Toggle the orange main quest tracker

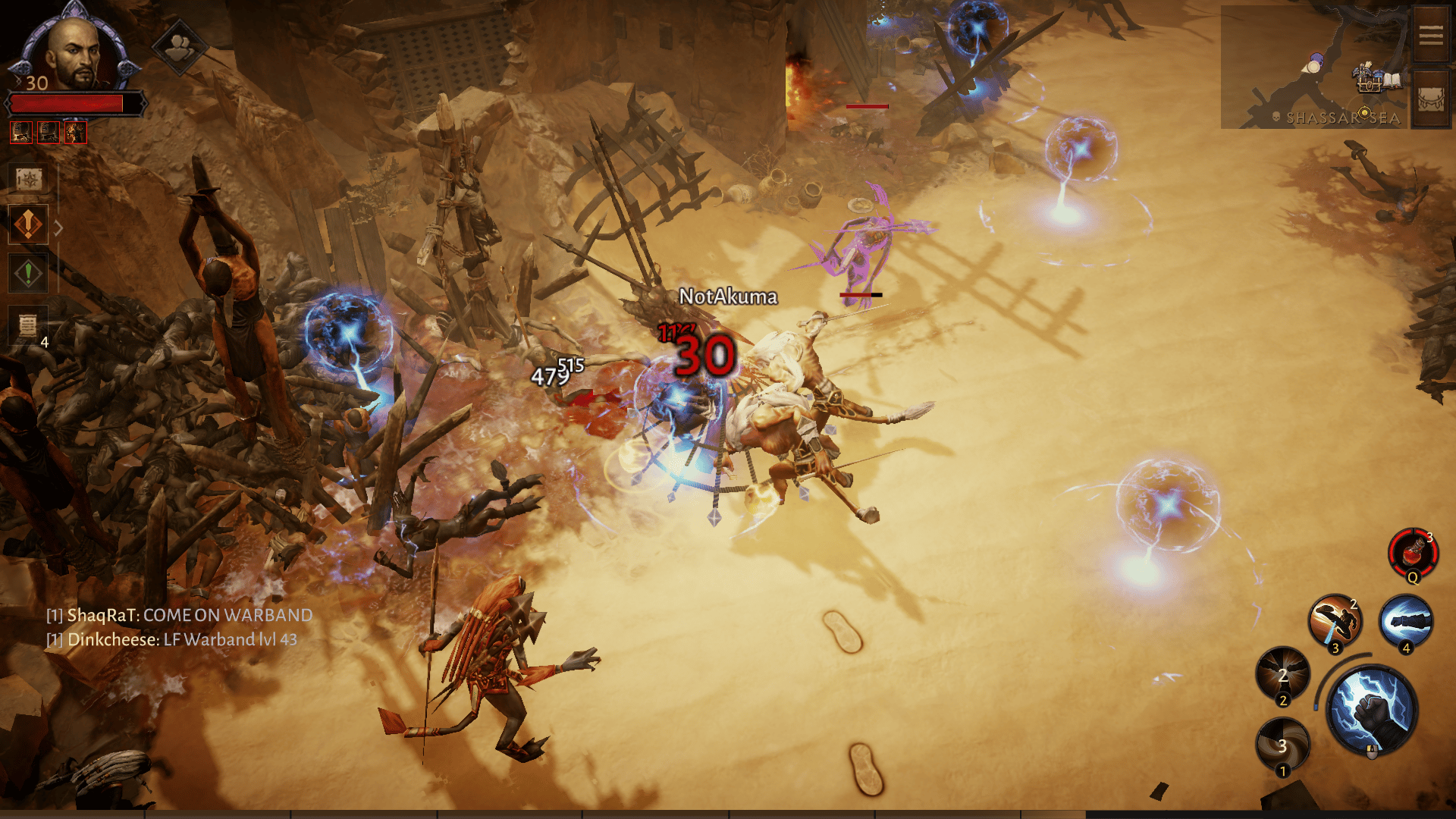27,224
